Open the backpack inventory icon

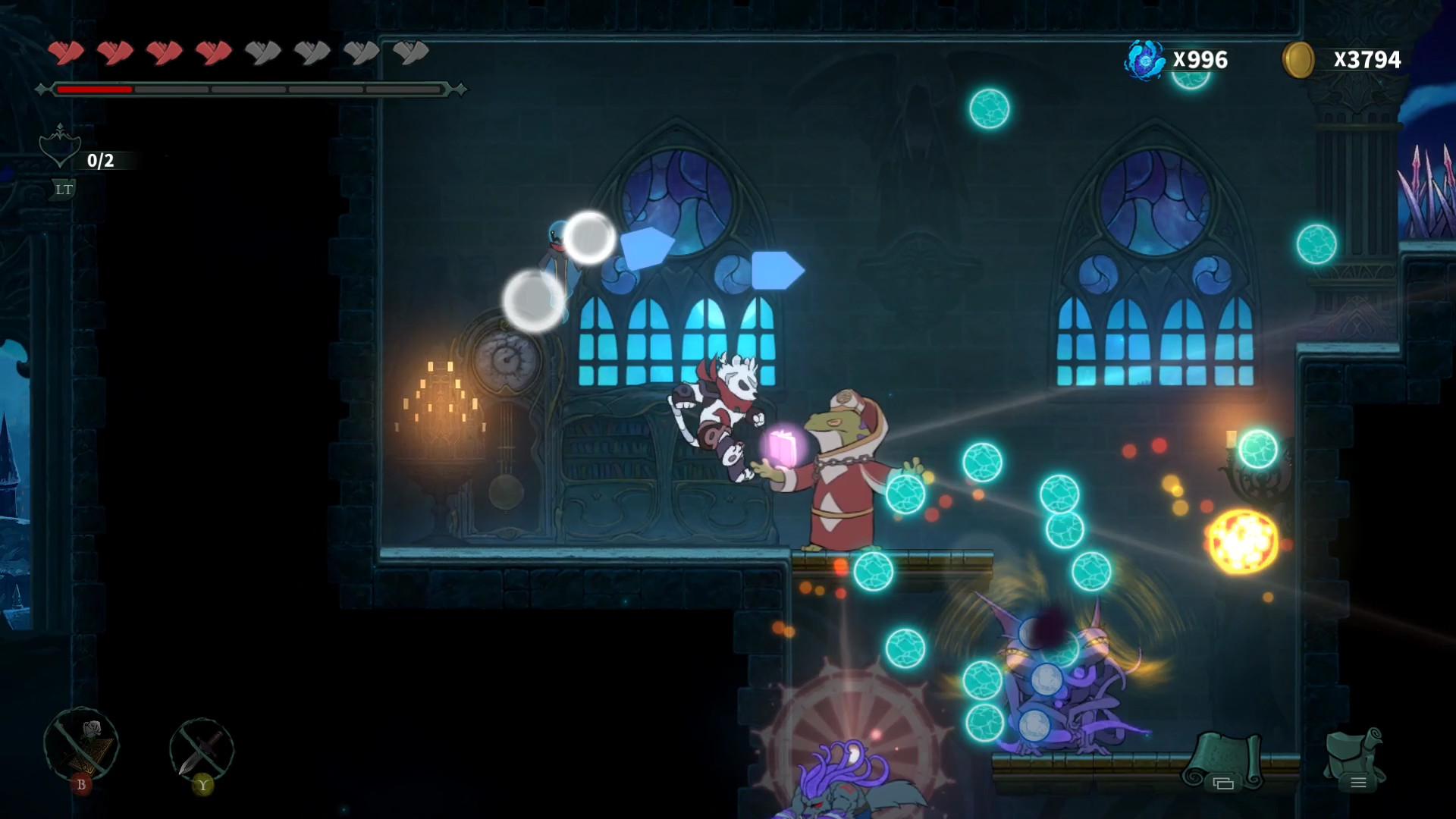coord(1355,758)
